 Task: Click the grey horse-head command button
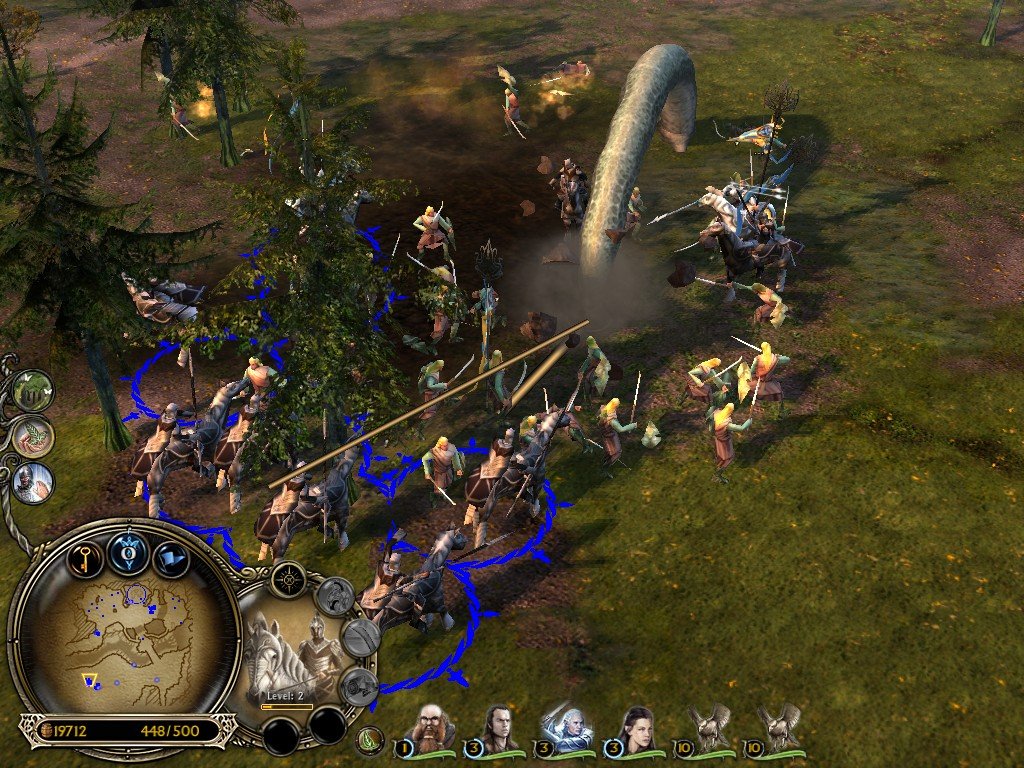click(x=335, y=597)
